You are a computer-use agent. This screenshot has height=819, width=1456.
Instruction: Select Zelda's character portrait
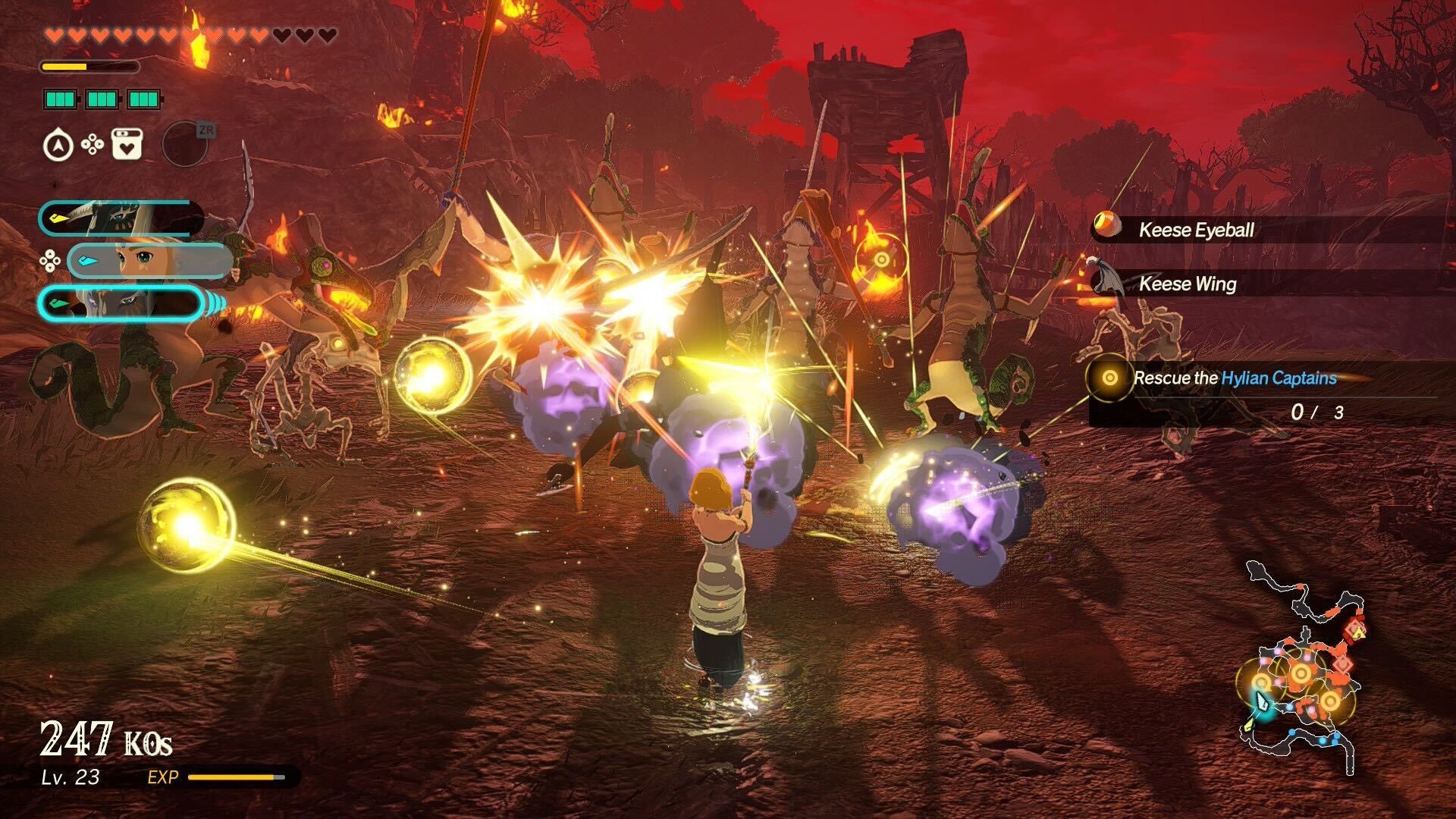(x=149, y=261)
